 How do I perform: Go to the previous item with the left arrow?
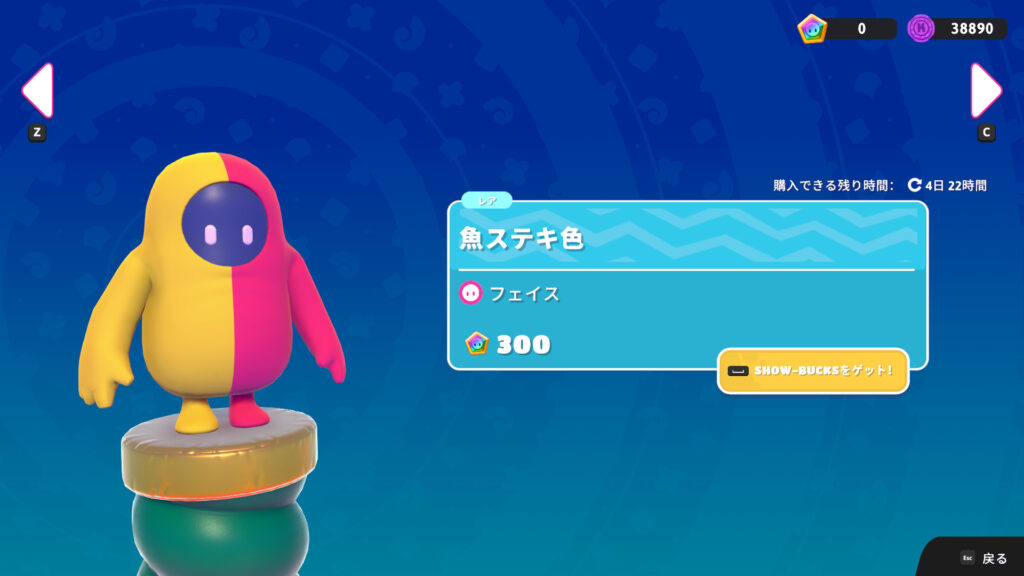point(37,91)
